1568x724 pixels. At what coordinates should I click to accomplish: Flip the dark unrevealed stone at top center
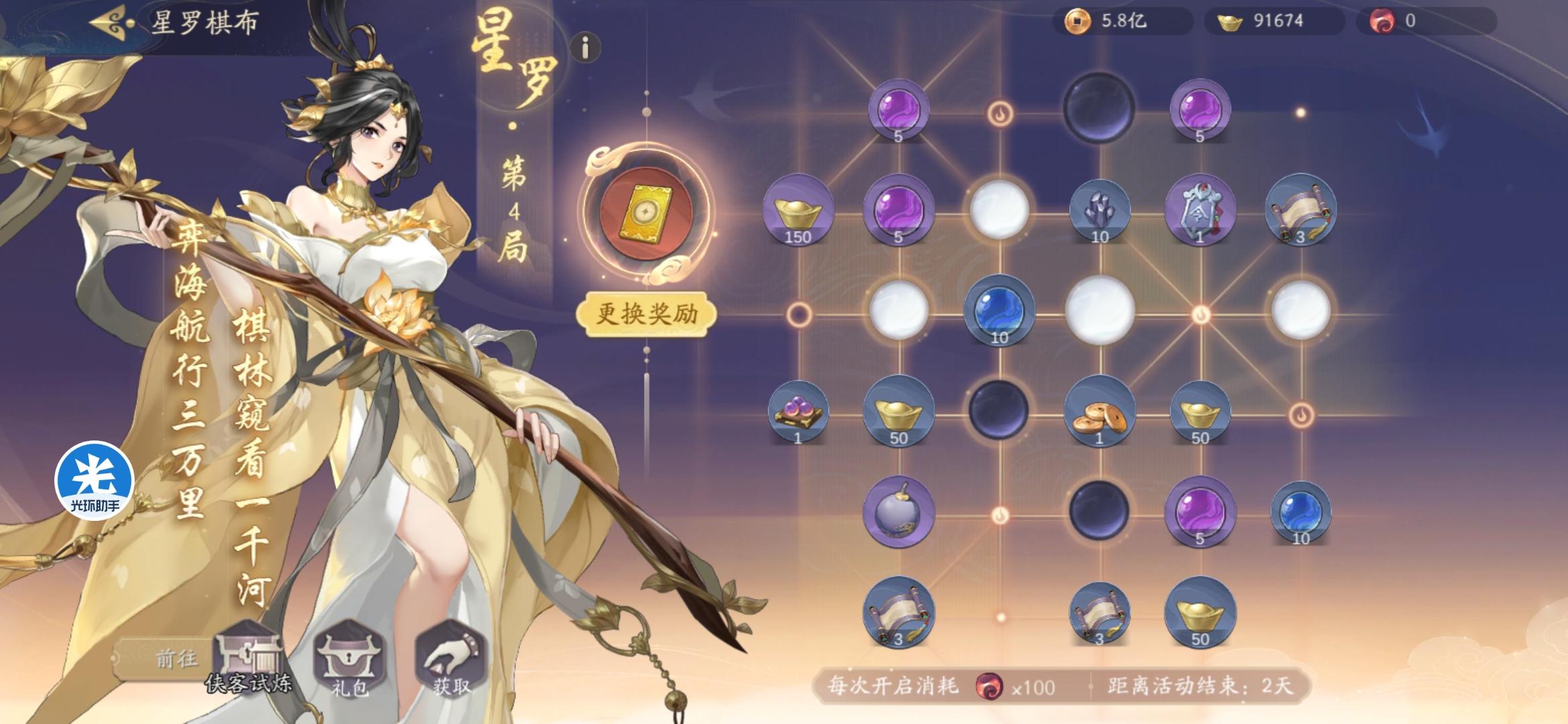tap(1099, 107)
